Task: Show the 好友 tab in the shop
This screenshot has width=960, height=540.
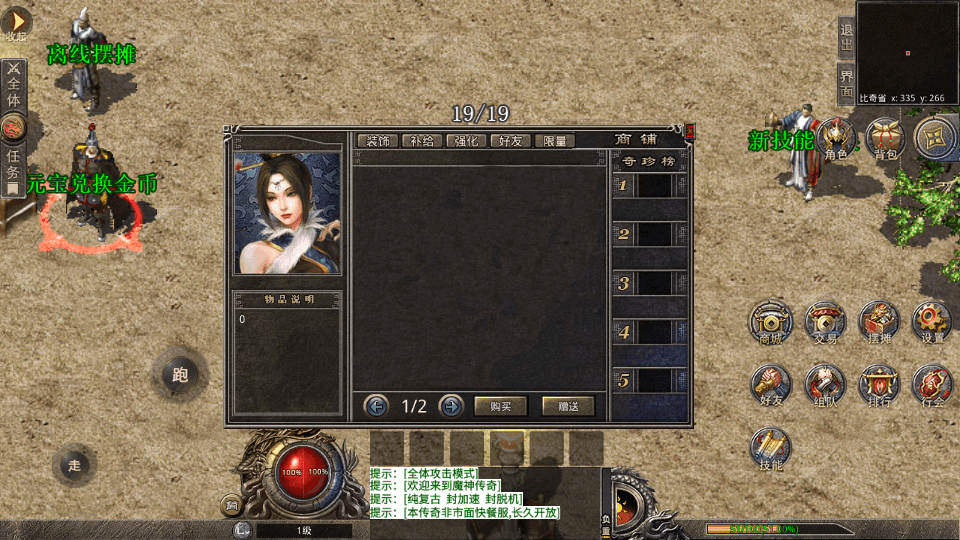Action: coord(511,141)
